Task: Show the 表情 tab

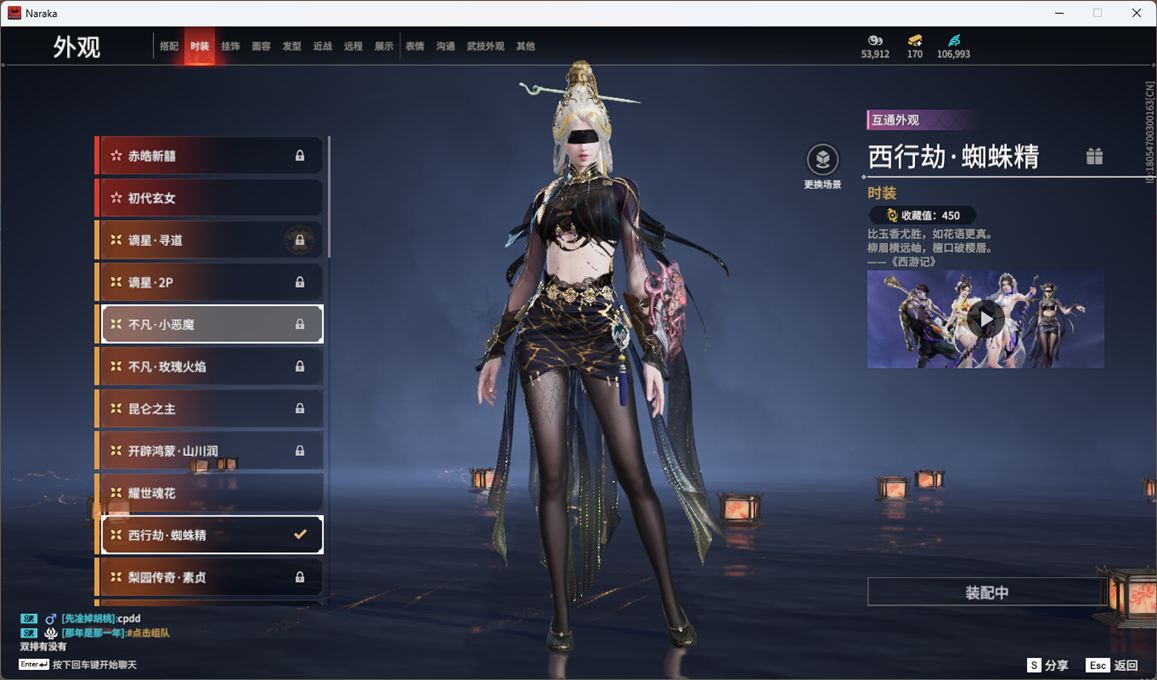Action: (415, 46)
